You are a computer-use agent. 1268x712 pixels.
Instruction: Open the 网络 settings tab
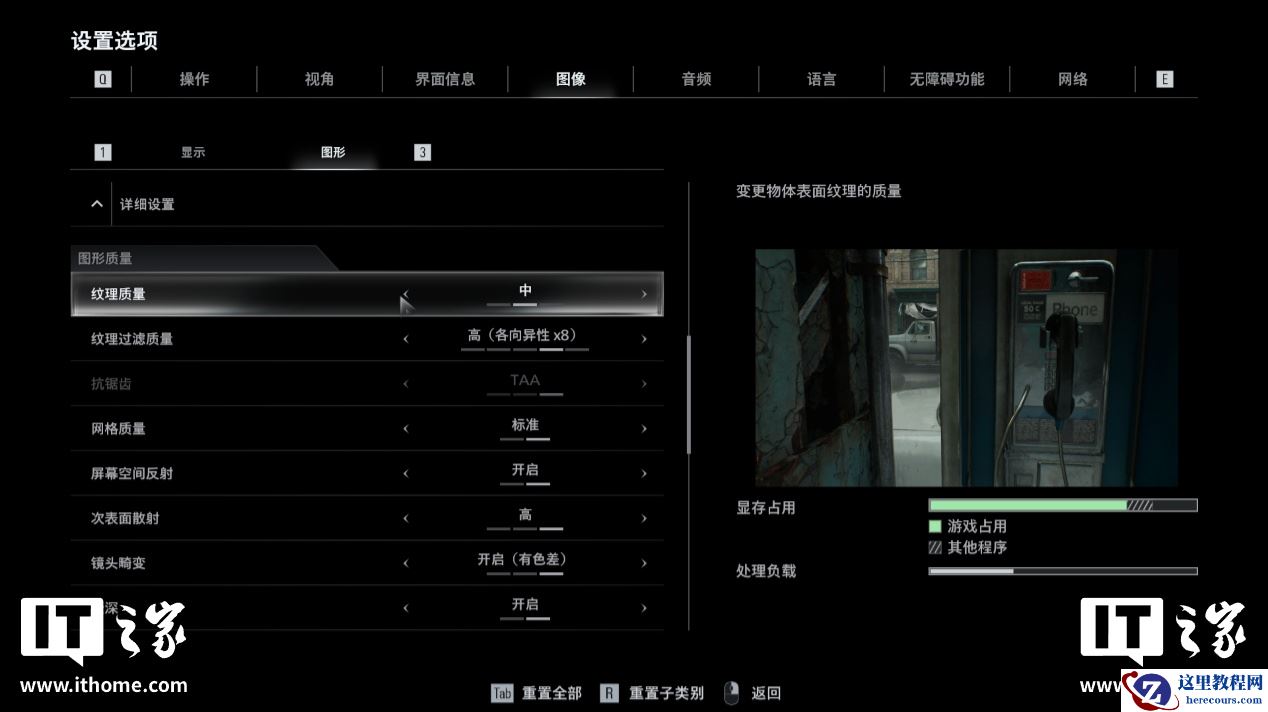pos(1072,79)
